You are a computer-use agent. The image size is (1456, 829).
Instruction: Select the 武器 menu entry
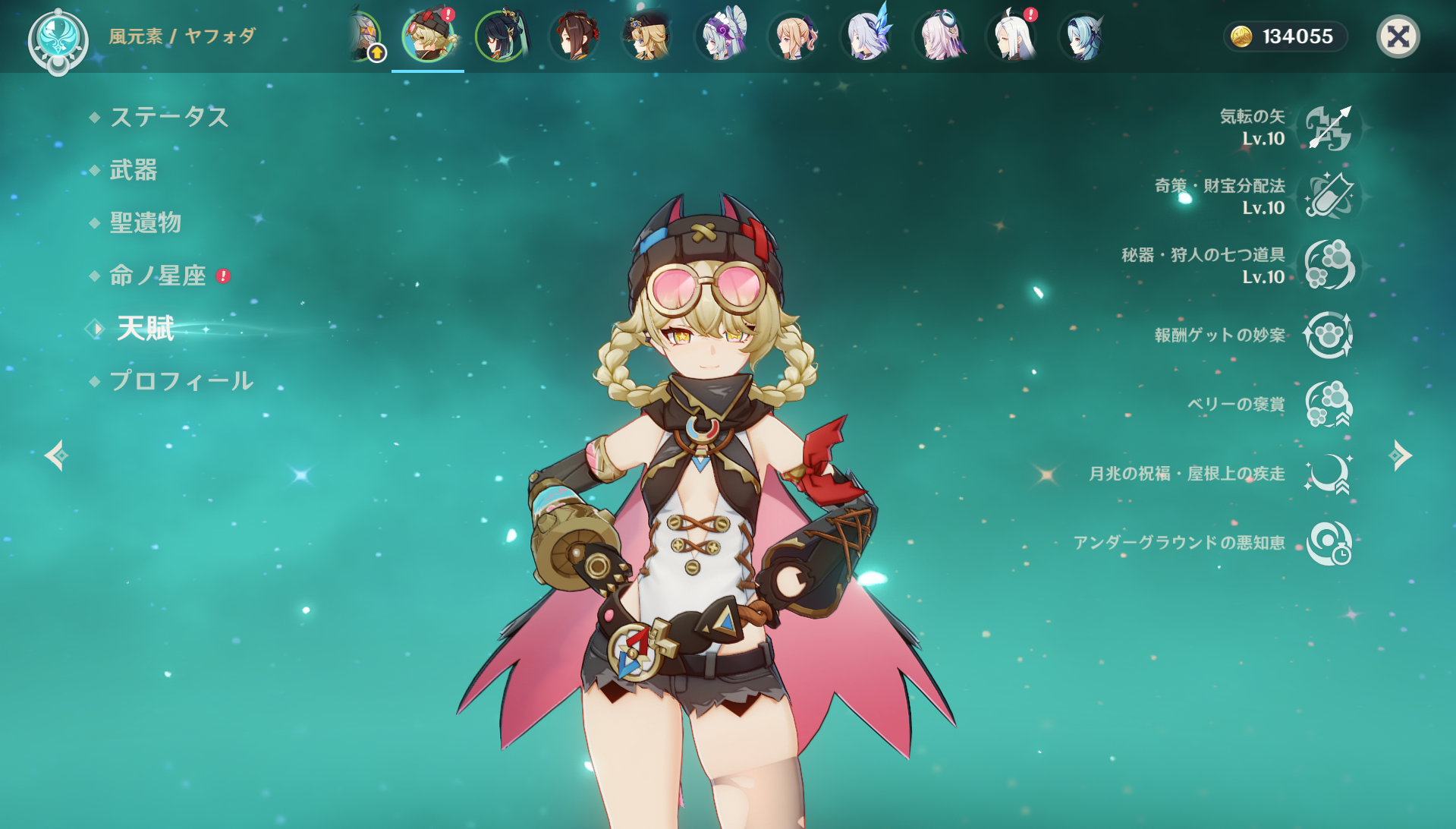point(134,170)
